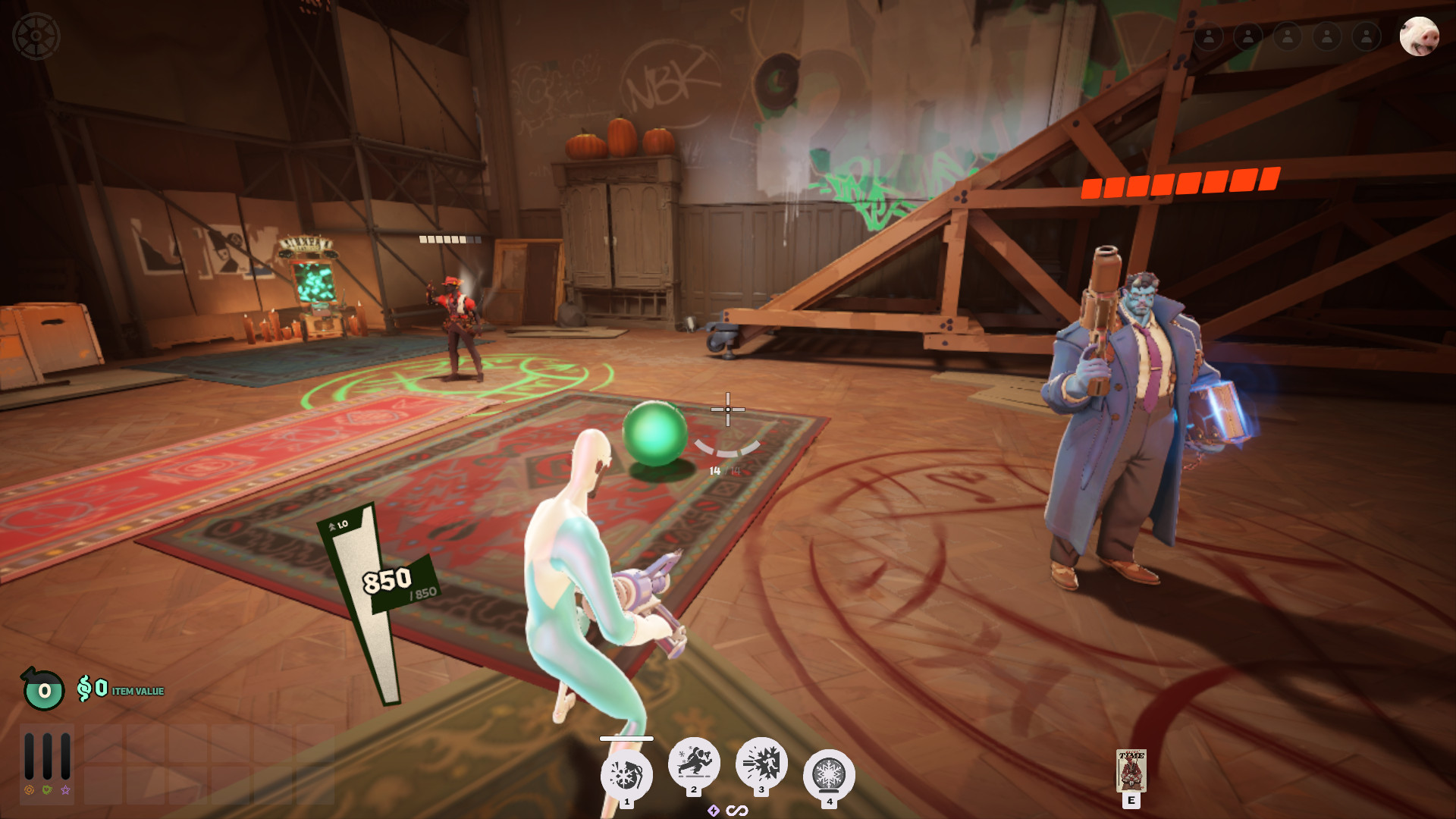Screen dimensions: 1456x819
Task: Use the ice slide sprint ability
Action: tap(693, 762)
